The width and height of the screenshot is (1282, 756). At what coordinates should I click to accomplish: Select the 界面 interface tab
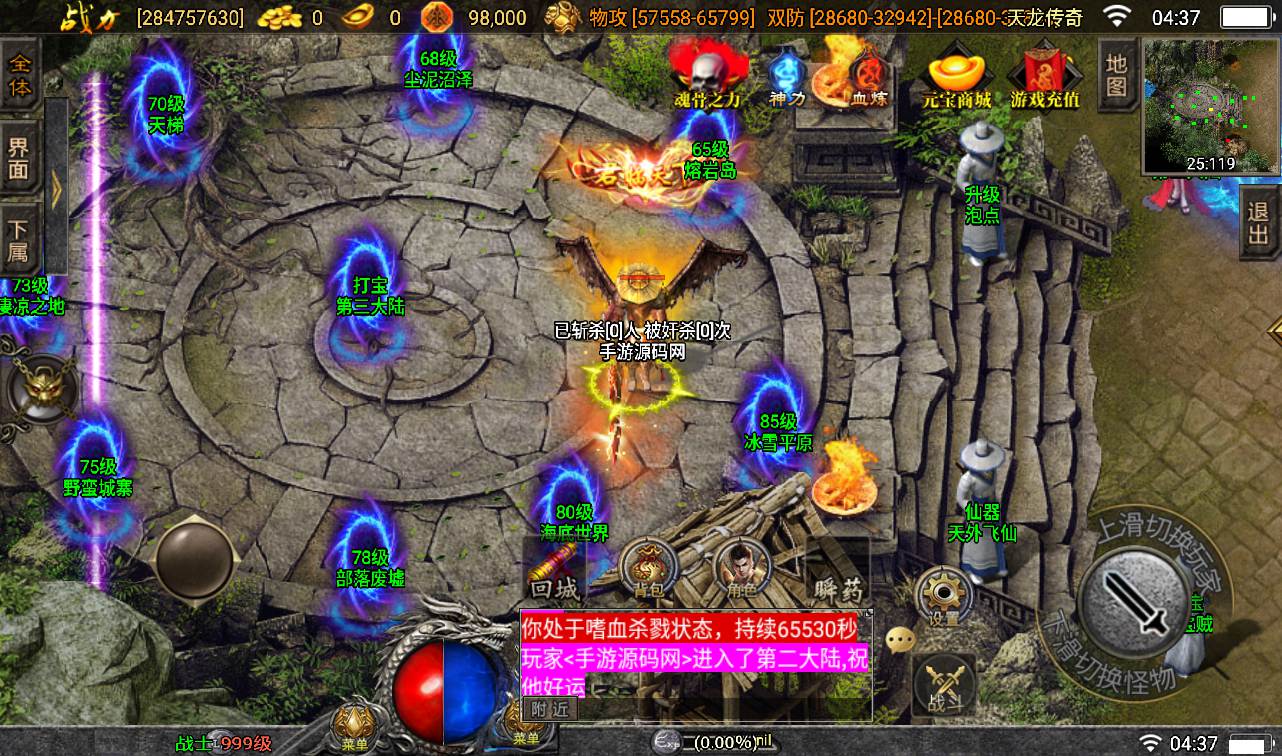point(19,158)
